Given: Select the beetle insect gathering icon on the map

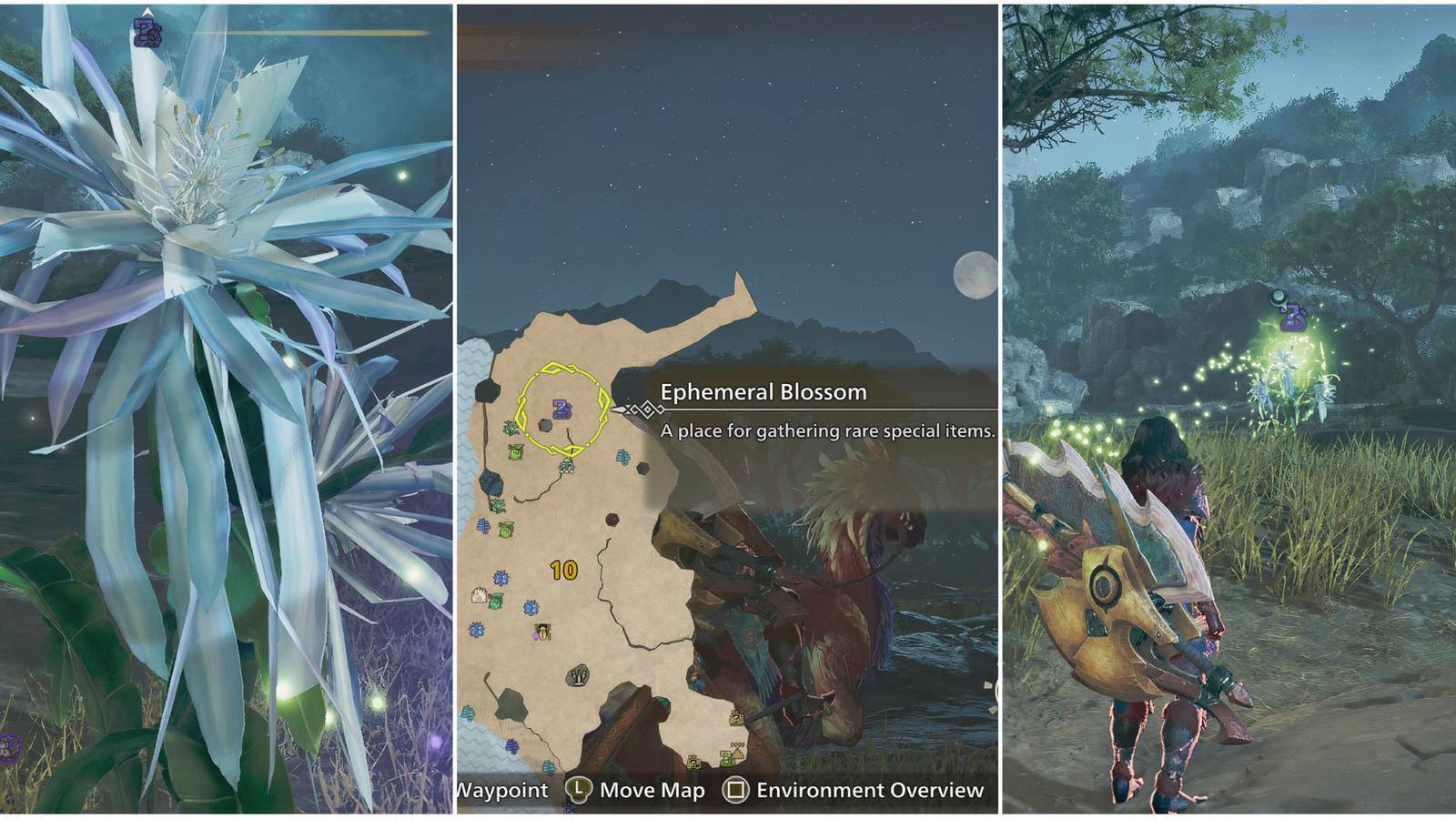Looking at the screenshot, I should click(x=541, y=632).
